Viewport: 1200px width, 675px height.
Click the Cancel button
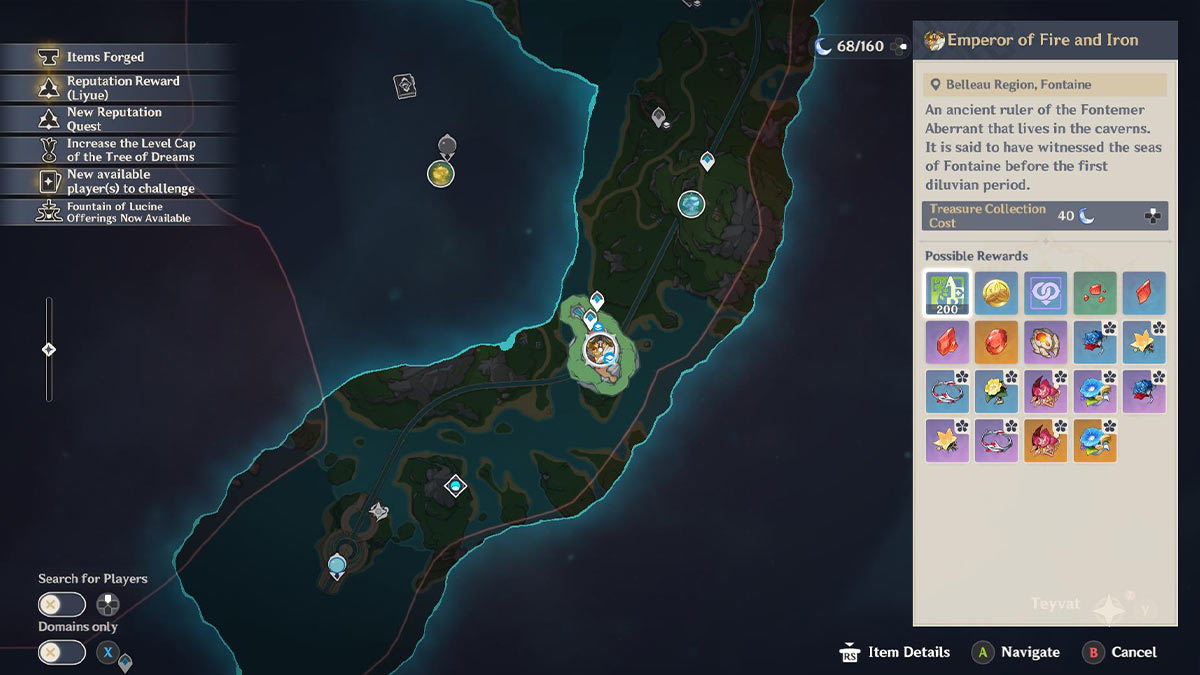(1120, 652)
